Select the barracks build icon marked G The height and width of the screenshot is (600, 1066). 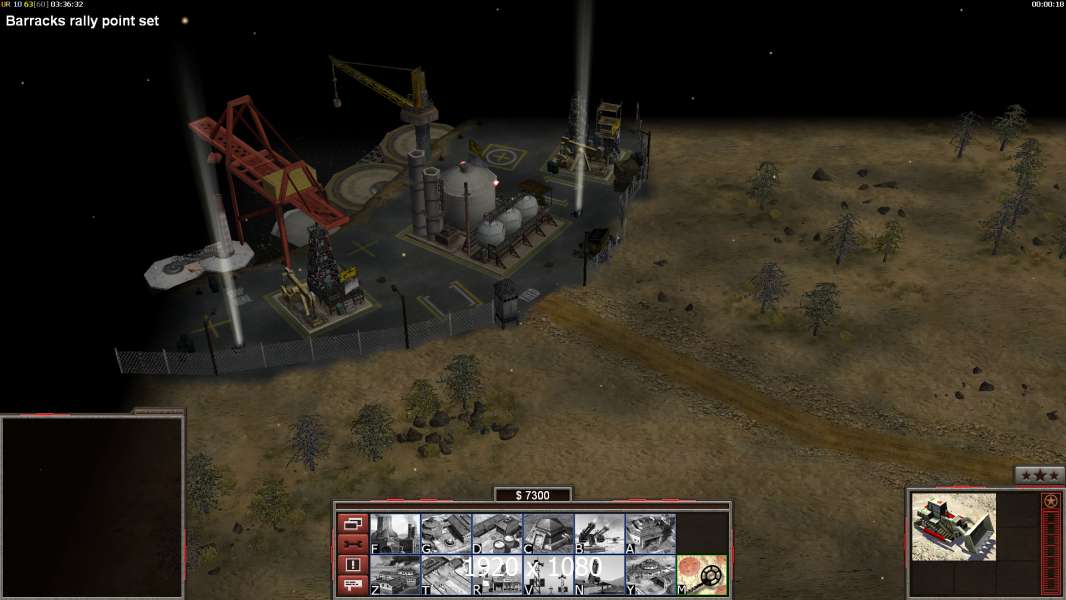[x=446, y=534]
